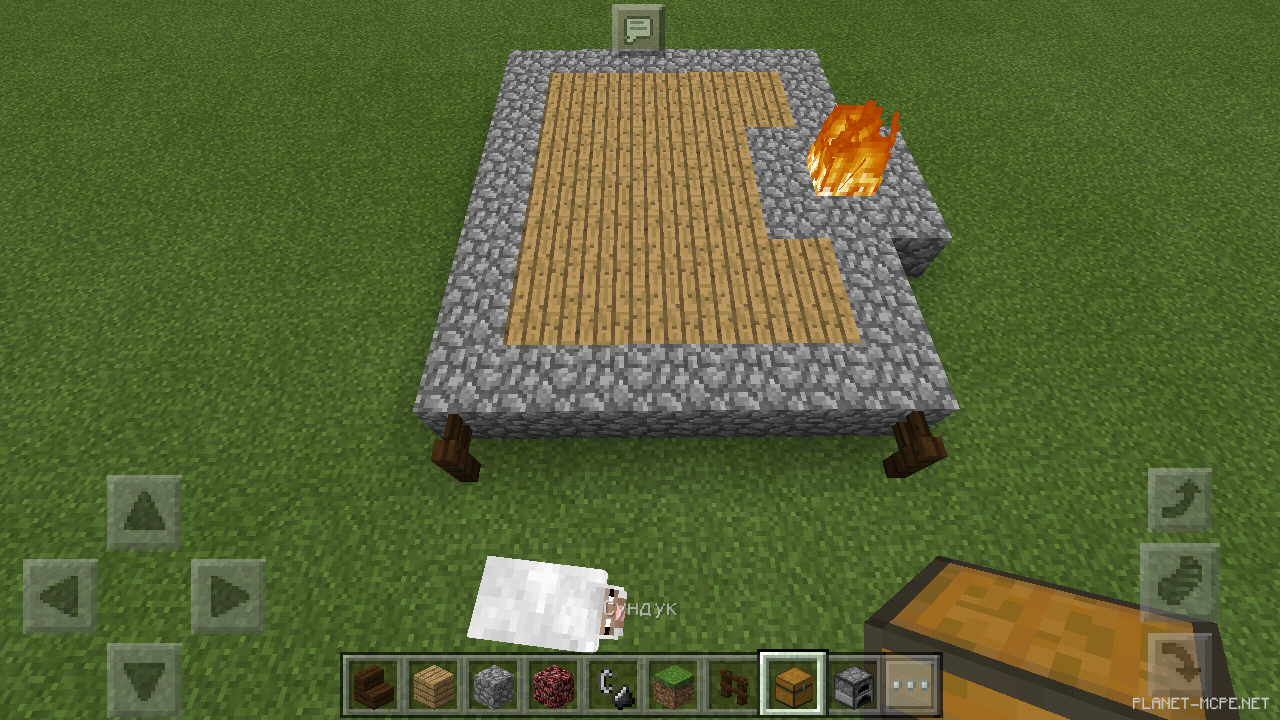Tap the Сундук name label
The width and height of the screenshot is (1280, 720).
[640, 606]
